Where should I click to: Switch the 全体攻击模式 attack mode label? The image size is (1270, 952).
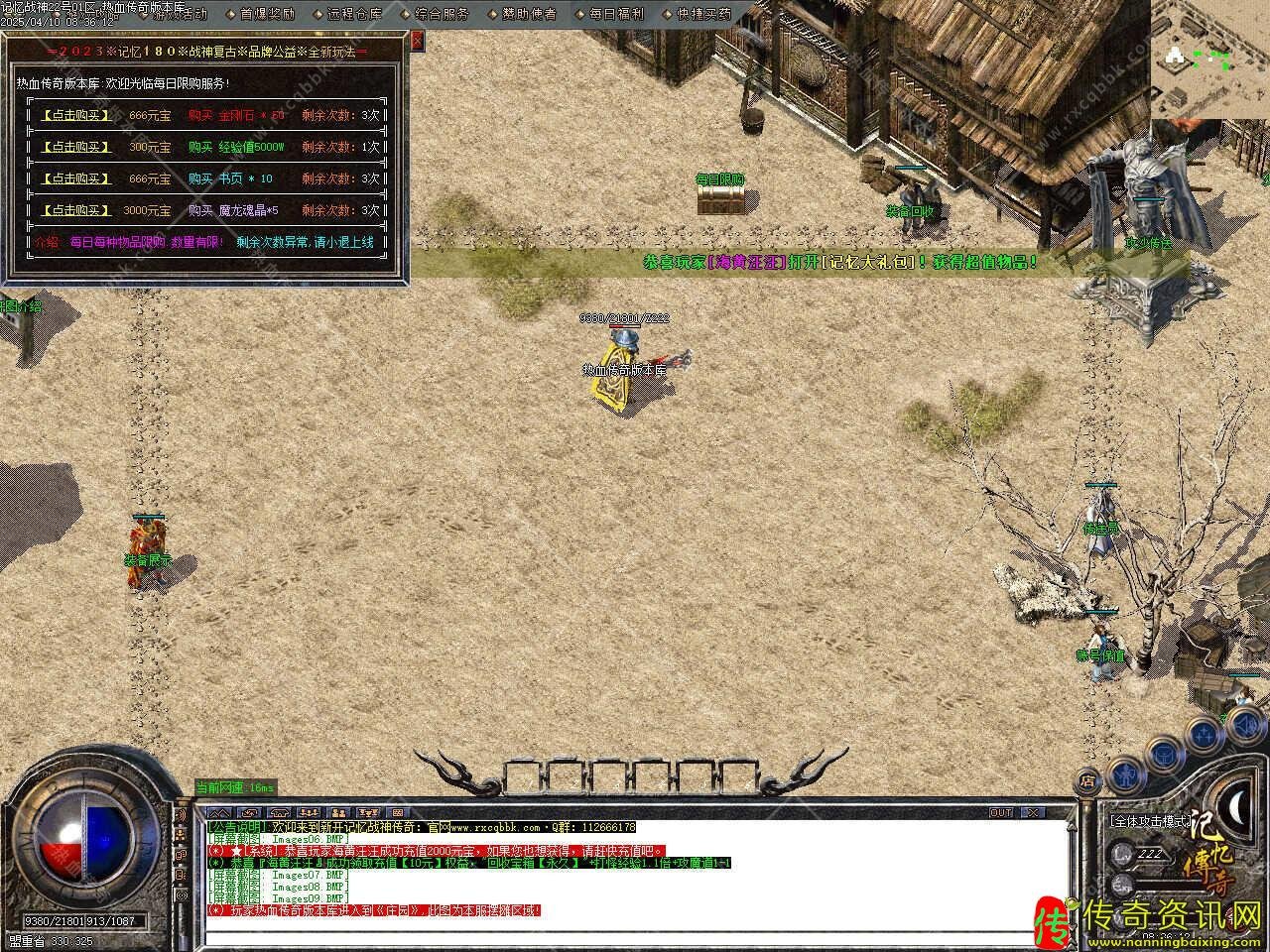tap(1149, 822)
